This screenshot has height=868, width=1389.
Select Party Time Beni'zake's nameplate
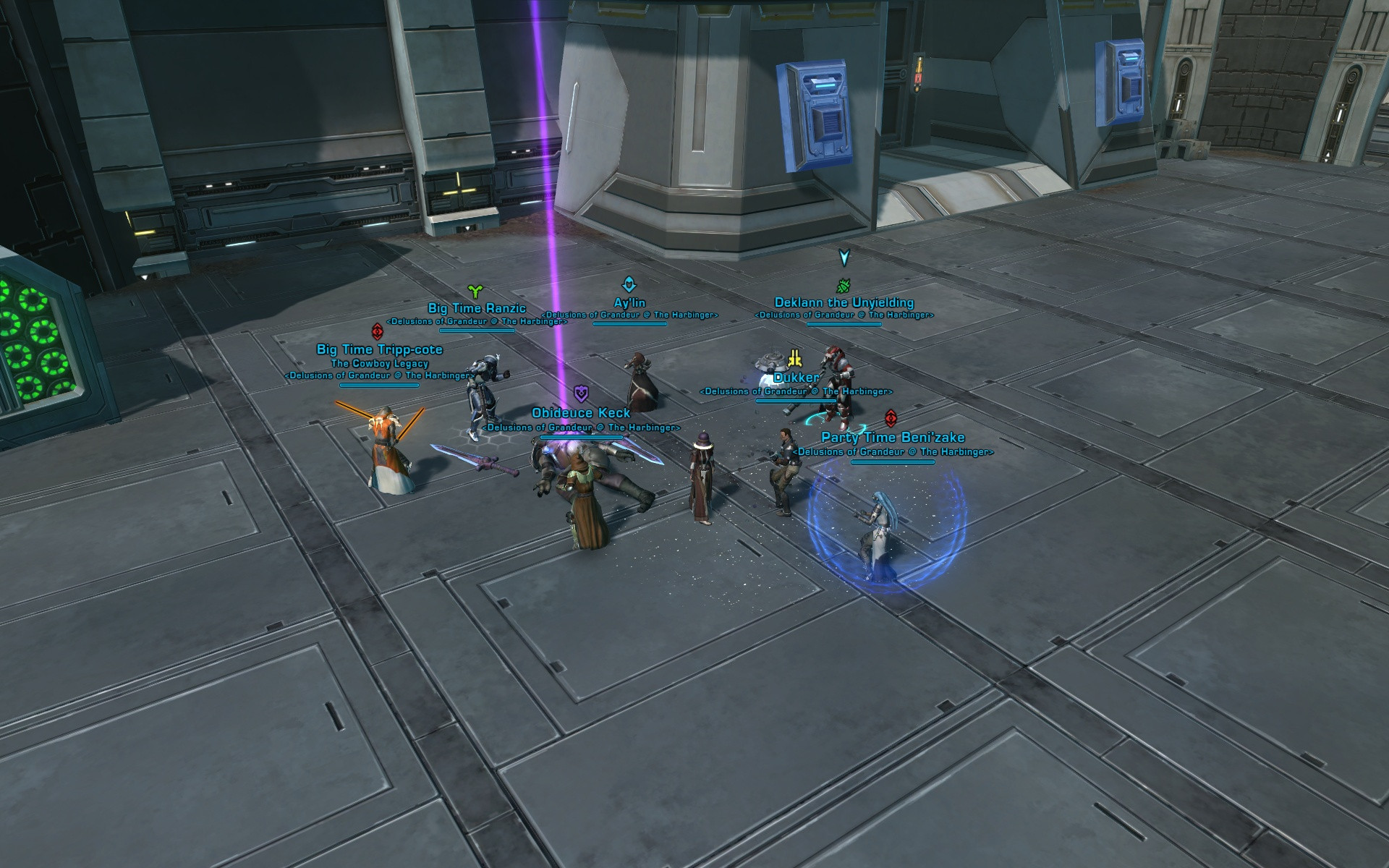coord(893,438)
